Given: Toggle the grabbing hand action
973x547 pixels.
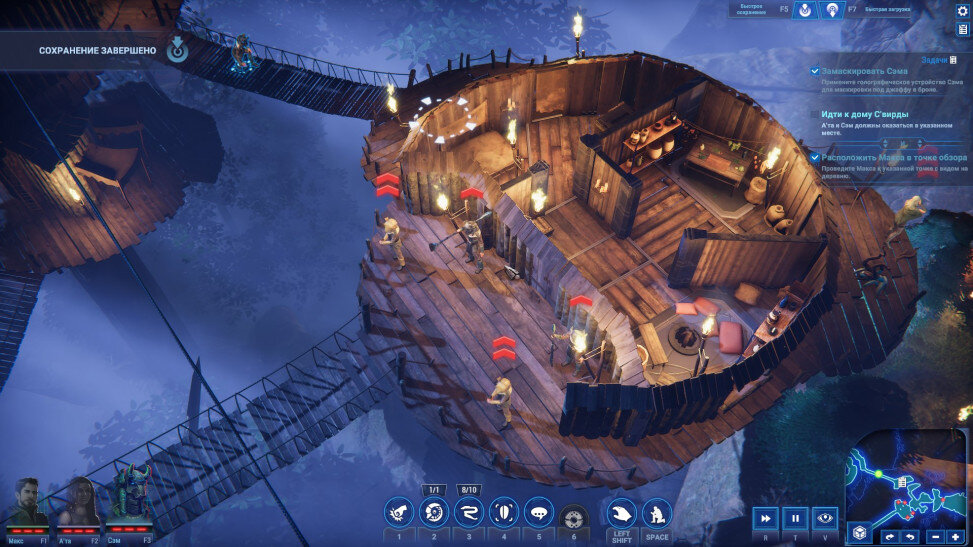Looking at the screenshot, I should pos(622,513).
